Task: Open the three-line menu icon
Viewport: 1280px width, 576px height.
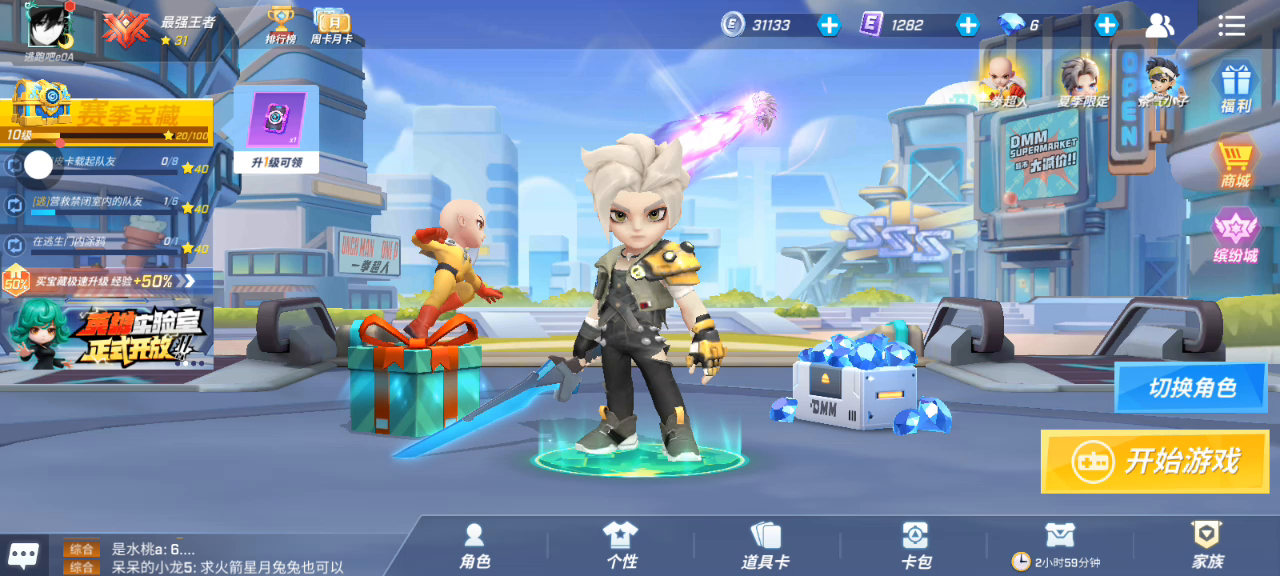Action: coord(1232,25)
